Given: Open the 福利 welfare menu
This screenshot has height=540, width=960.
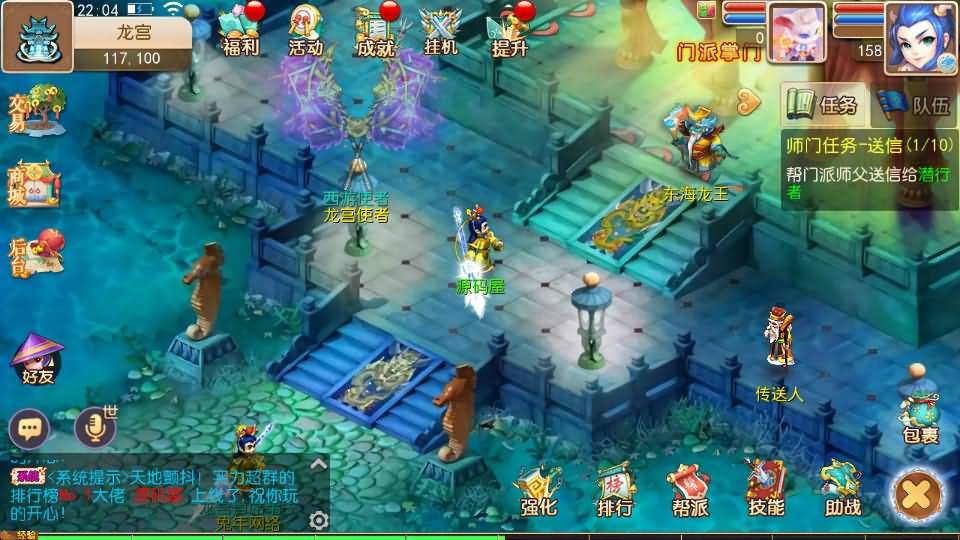Looking at the screenshot, I should click(240, 30).
